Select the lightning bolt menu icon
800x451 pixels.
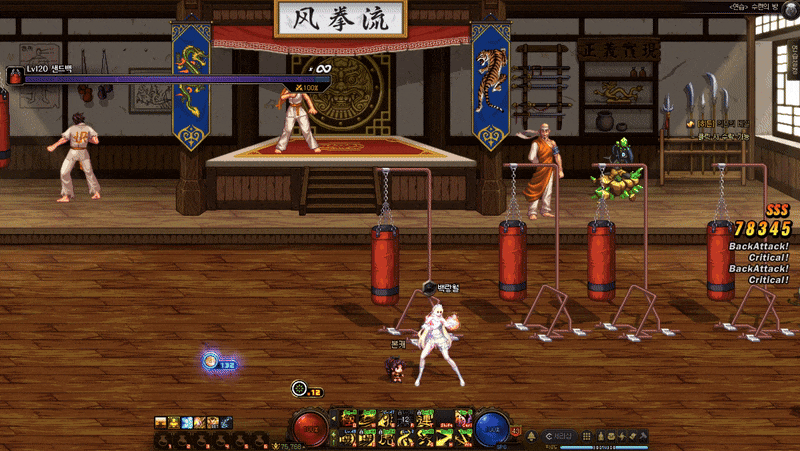pyautogui.click(x=622, y=436)
